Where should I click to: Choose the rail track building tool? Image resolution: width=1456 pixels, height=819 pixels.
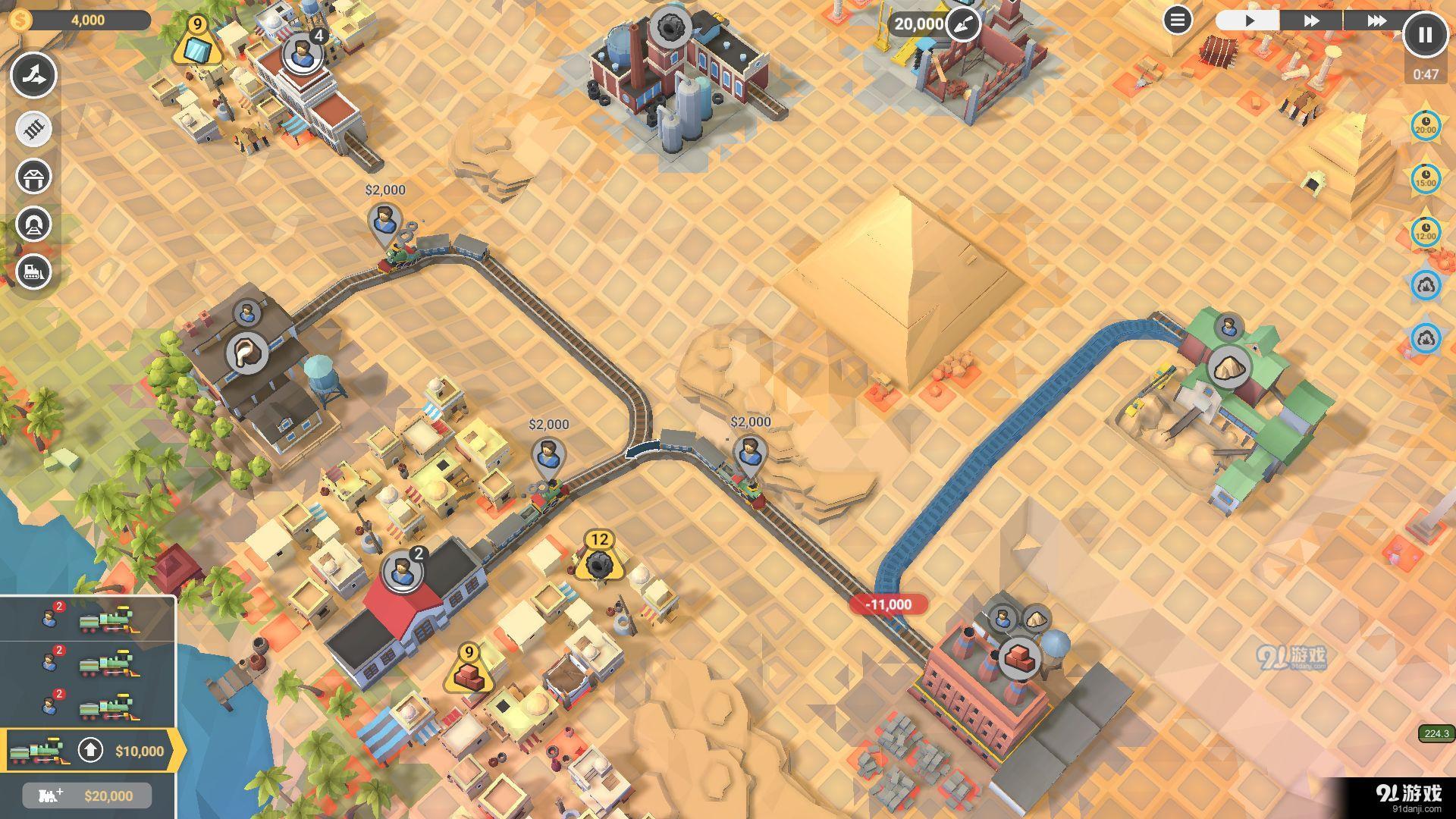[x=33, y=129]
